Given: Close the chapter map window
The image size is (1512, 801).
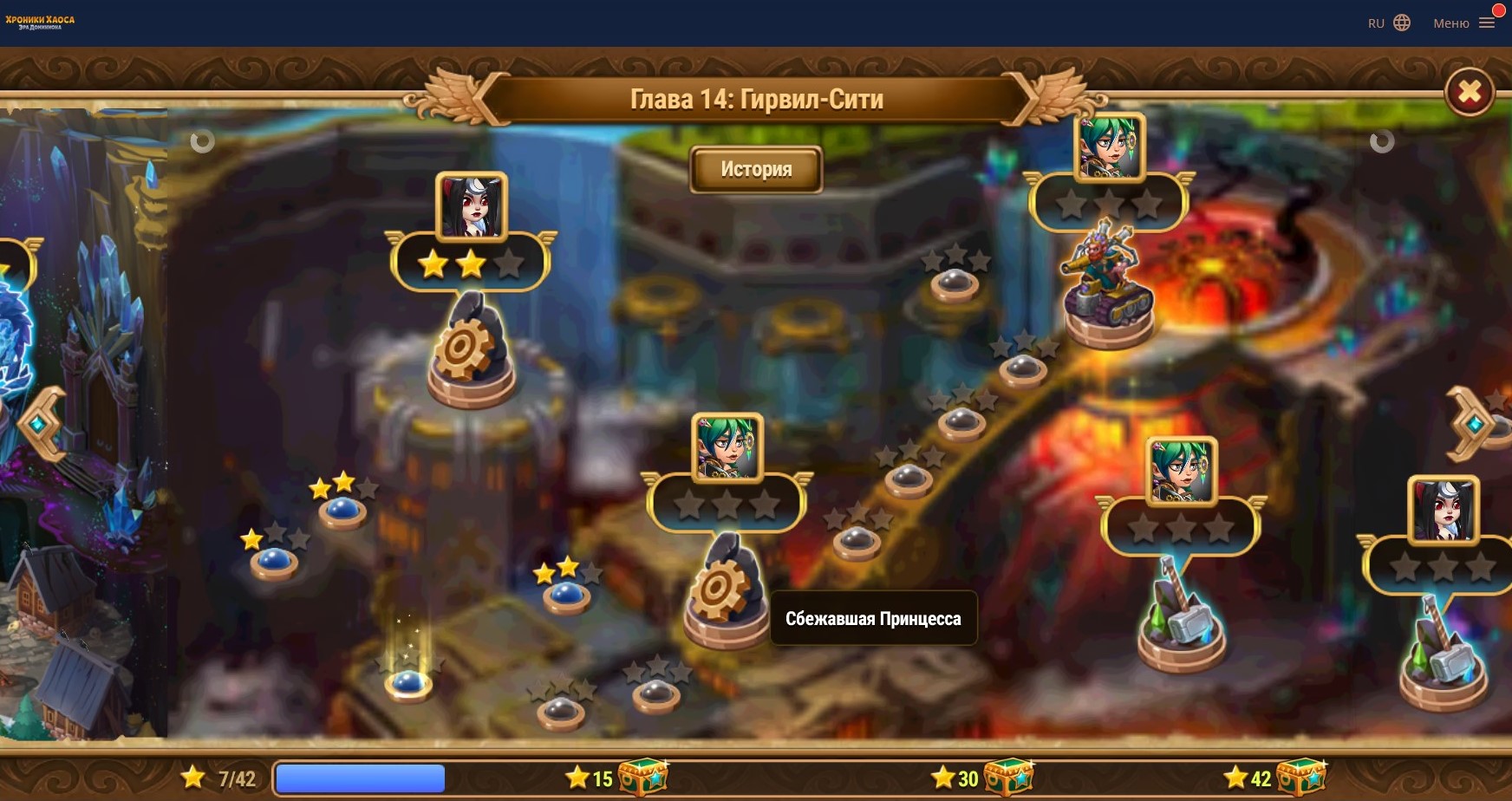Looking at the screenshot, I should 1470,91.
